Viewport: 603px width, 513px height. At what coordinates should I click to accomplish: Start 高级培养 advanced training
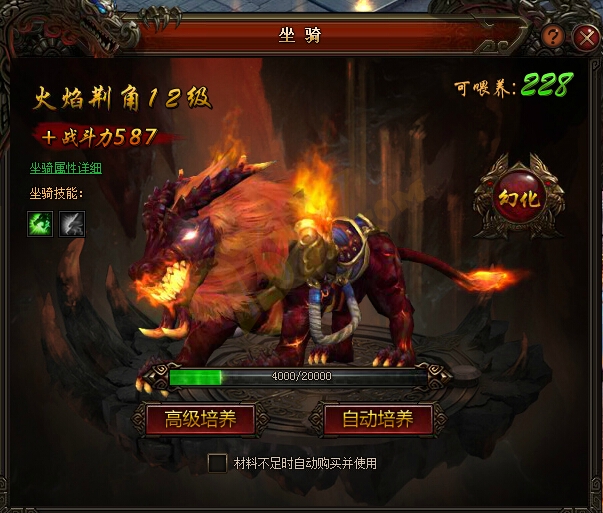(200, 419)
